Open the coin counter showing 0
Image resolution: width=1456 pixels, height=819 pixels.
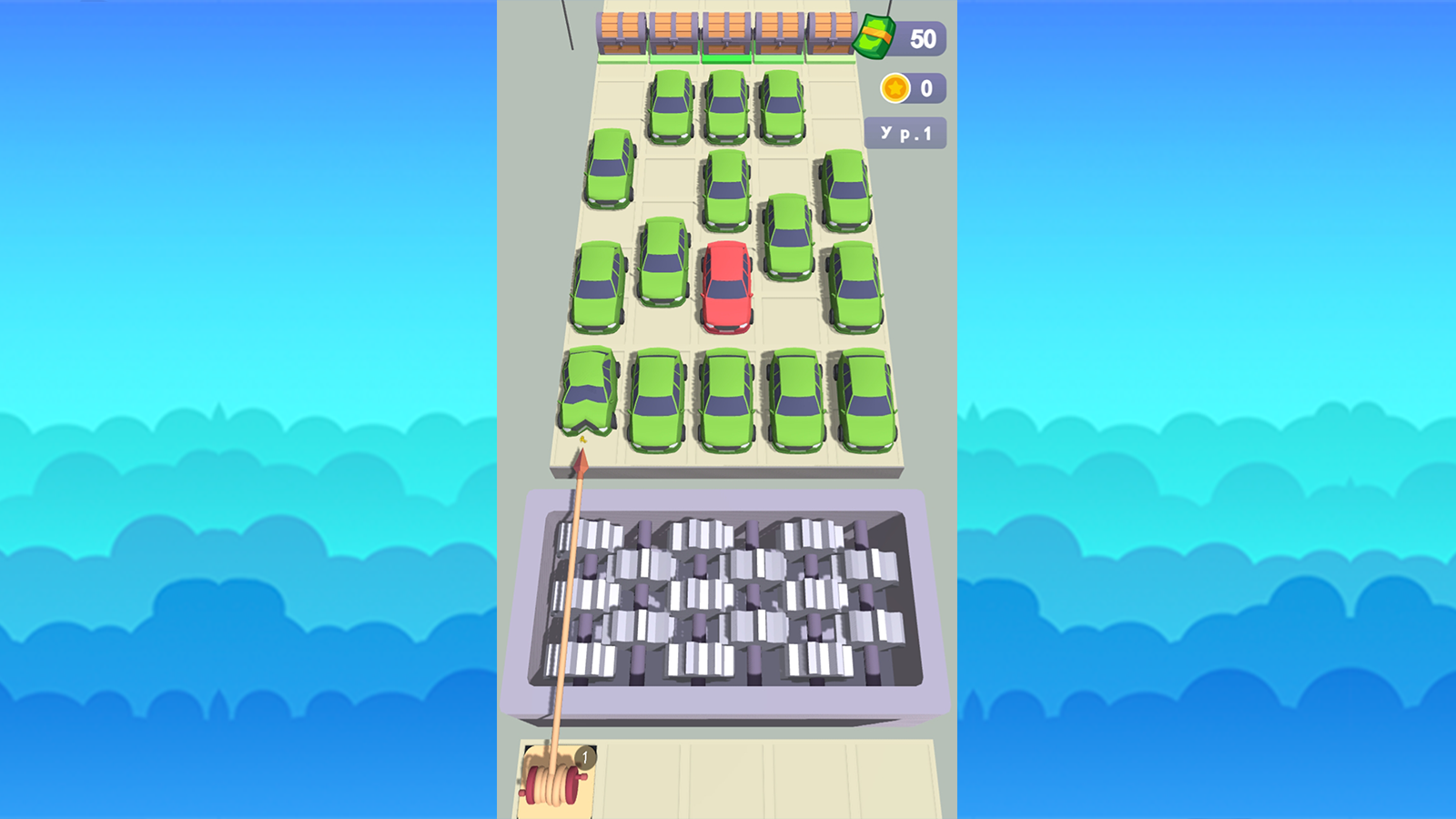(x=925, y=87)
